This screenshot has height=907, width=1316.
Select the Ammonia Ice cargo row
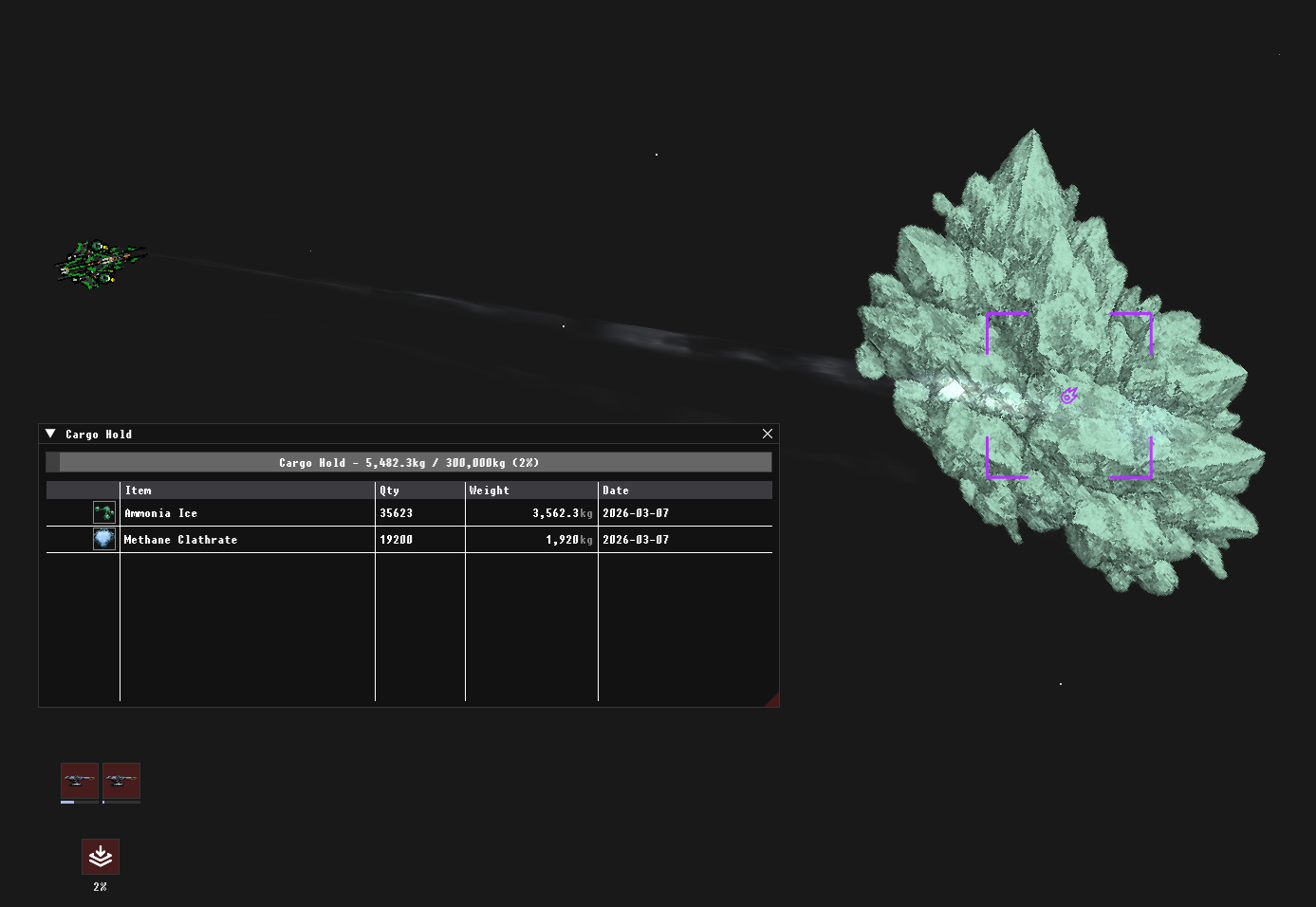247,513
